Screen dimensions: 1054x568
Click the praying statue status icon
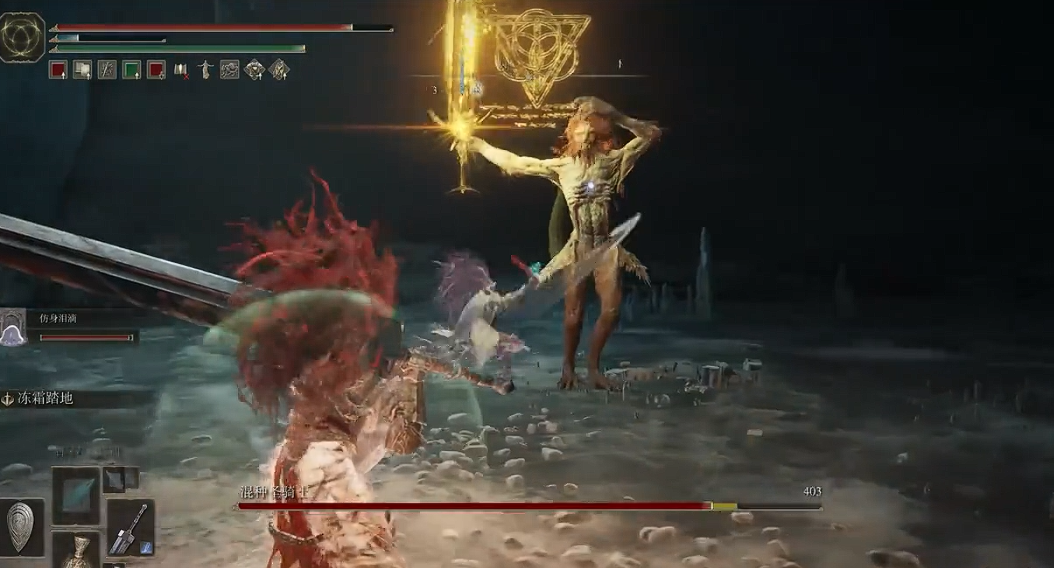pos(205,70)
